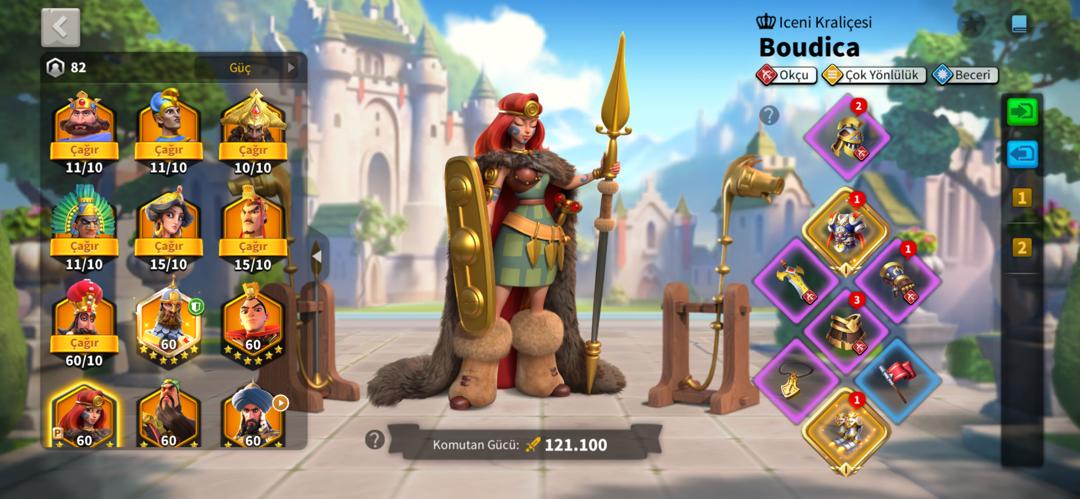Screen dimensions: 1080x499
Task: Open the book icon in top corner
Action: click(x=1018, y=24)
